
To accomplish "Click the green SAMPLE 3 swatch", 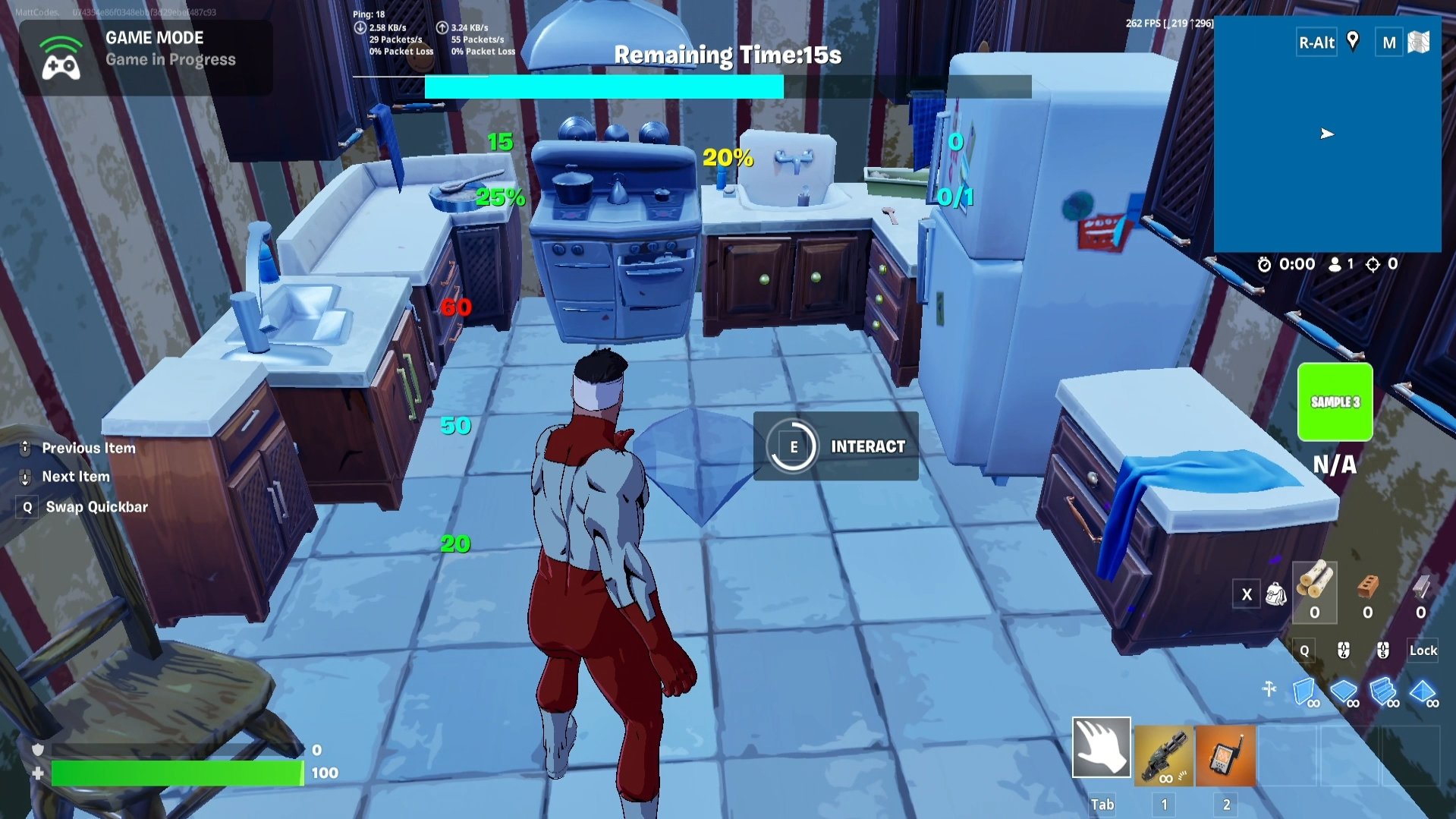I will pos(1334,402).
